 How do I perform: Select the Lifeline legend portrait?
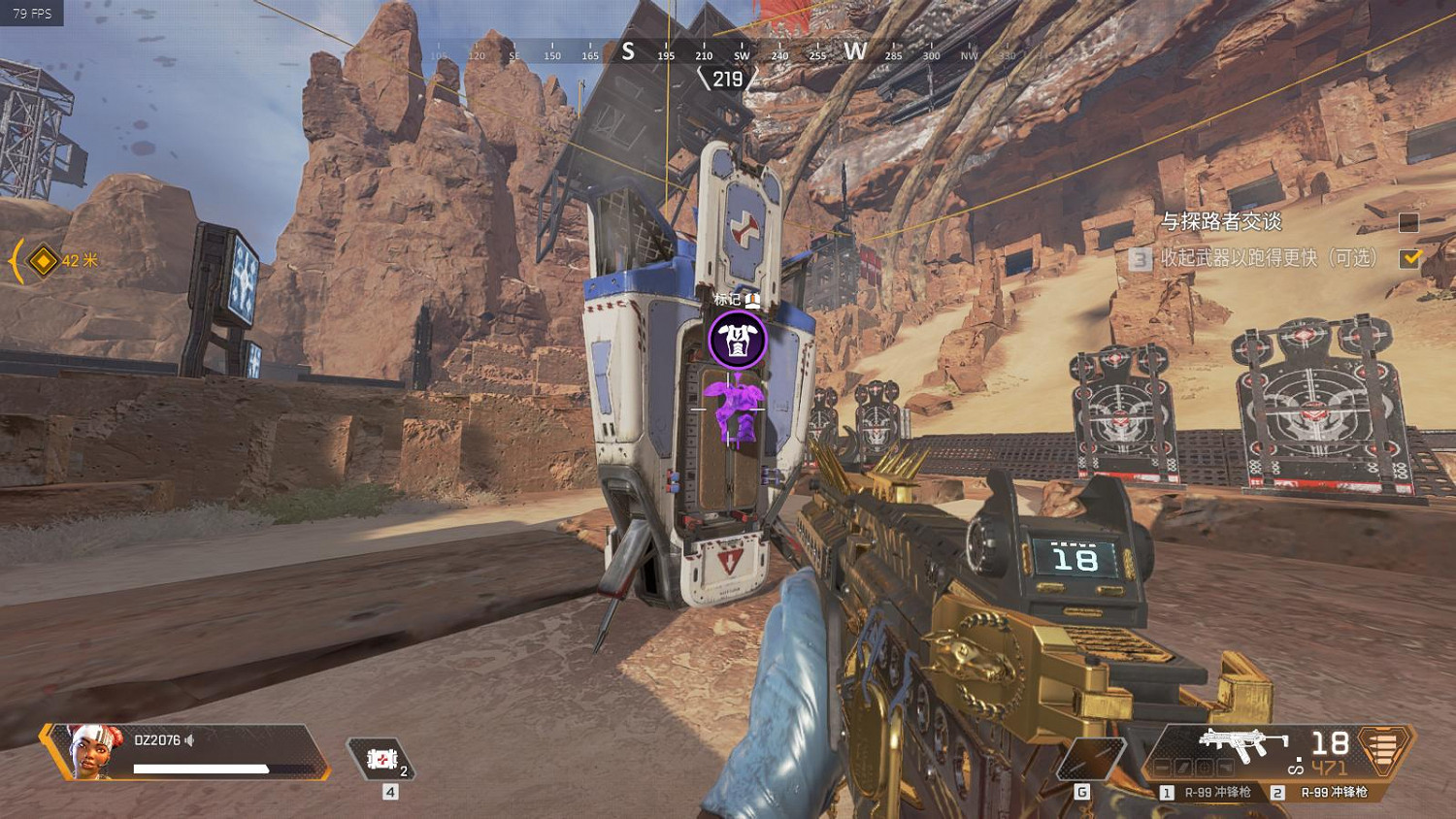tap(95, 751)
